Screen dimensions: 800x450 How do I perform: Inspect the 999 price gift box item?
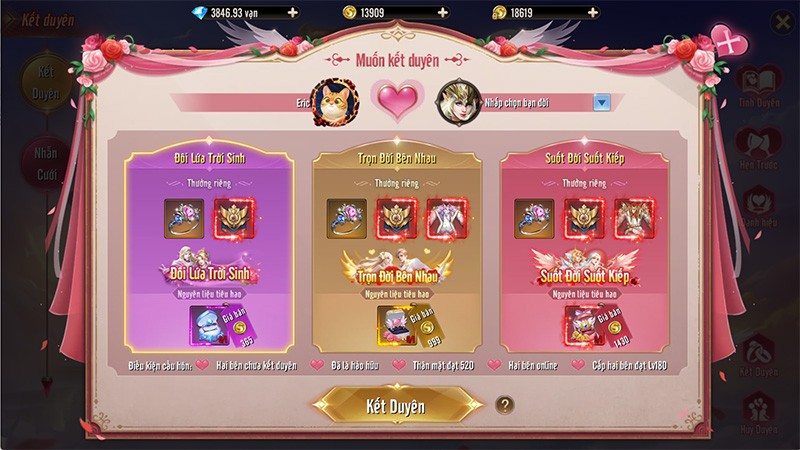click(395, 325)
